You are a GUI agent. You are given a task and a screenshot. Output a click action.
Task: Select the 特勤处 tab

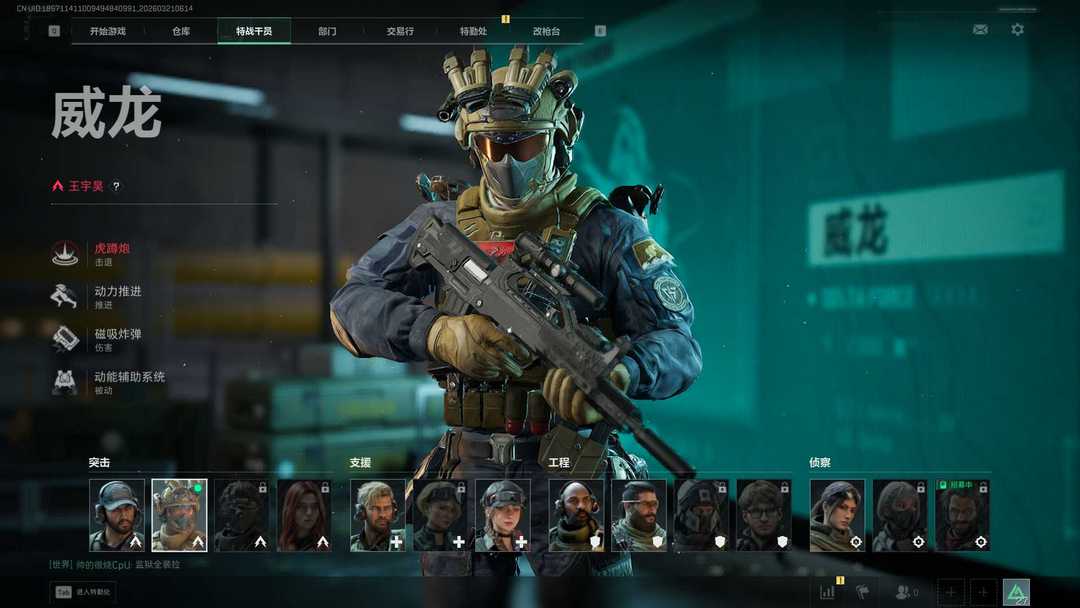[x=473, y=31]
